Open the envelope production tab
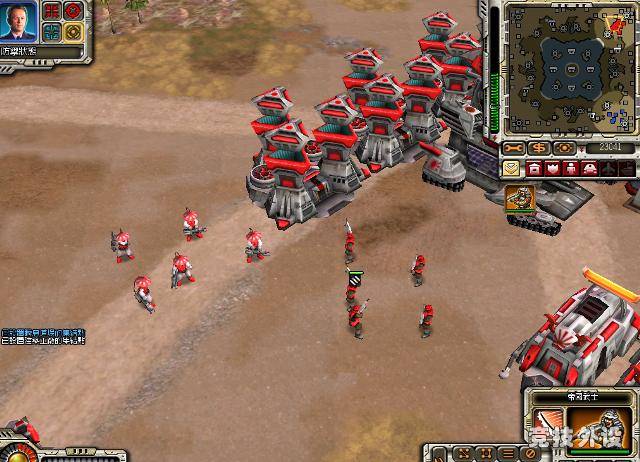Viewport: 640px width, 462px height. point(511,168)
